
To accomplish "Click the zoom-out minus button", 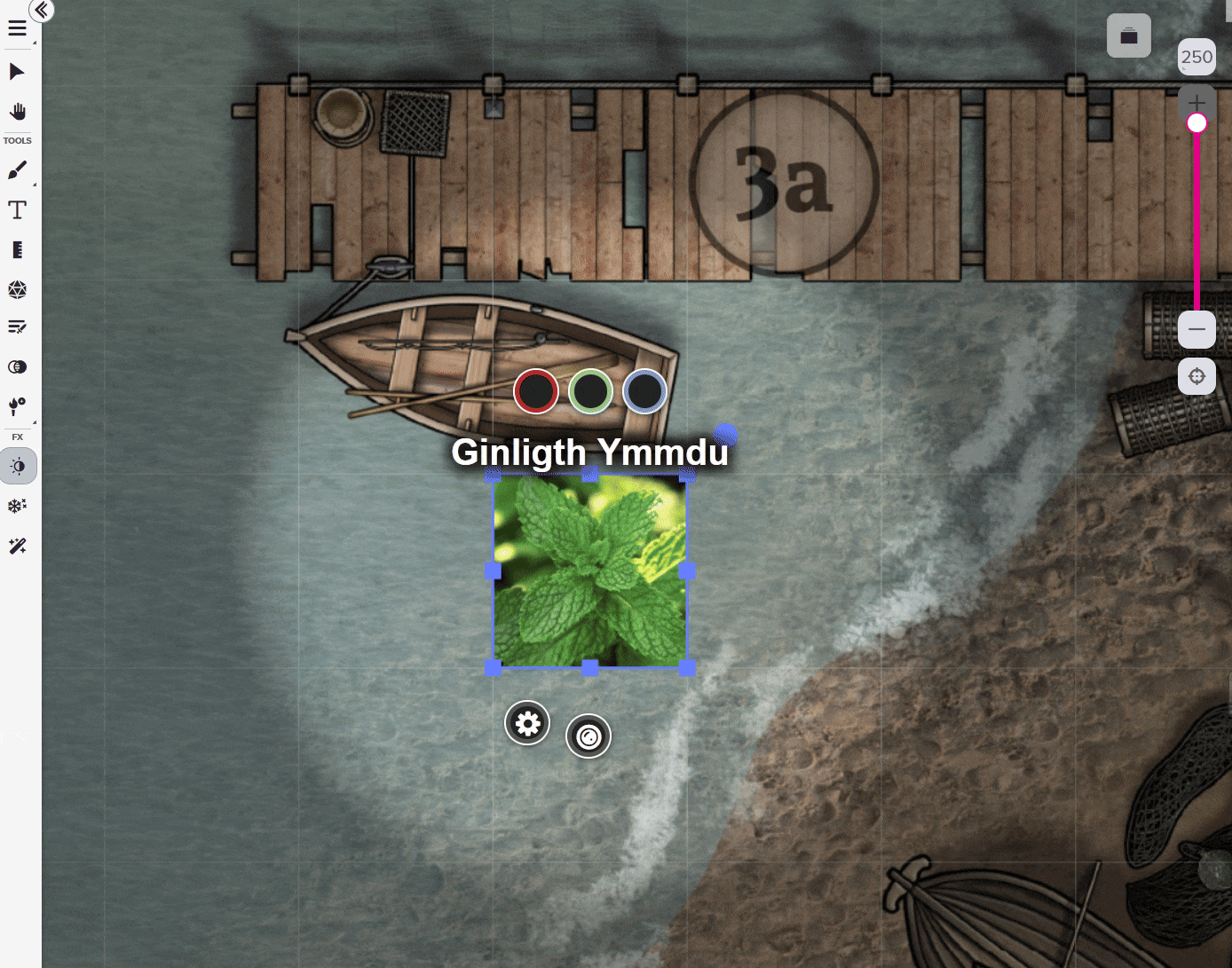I will 1196,330.
